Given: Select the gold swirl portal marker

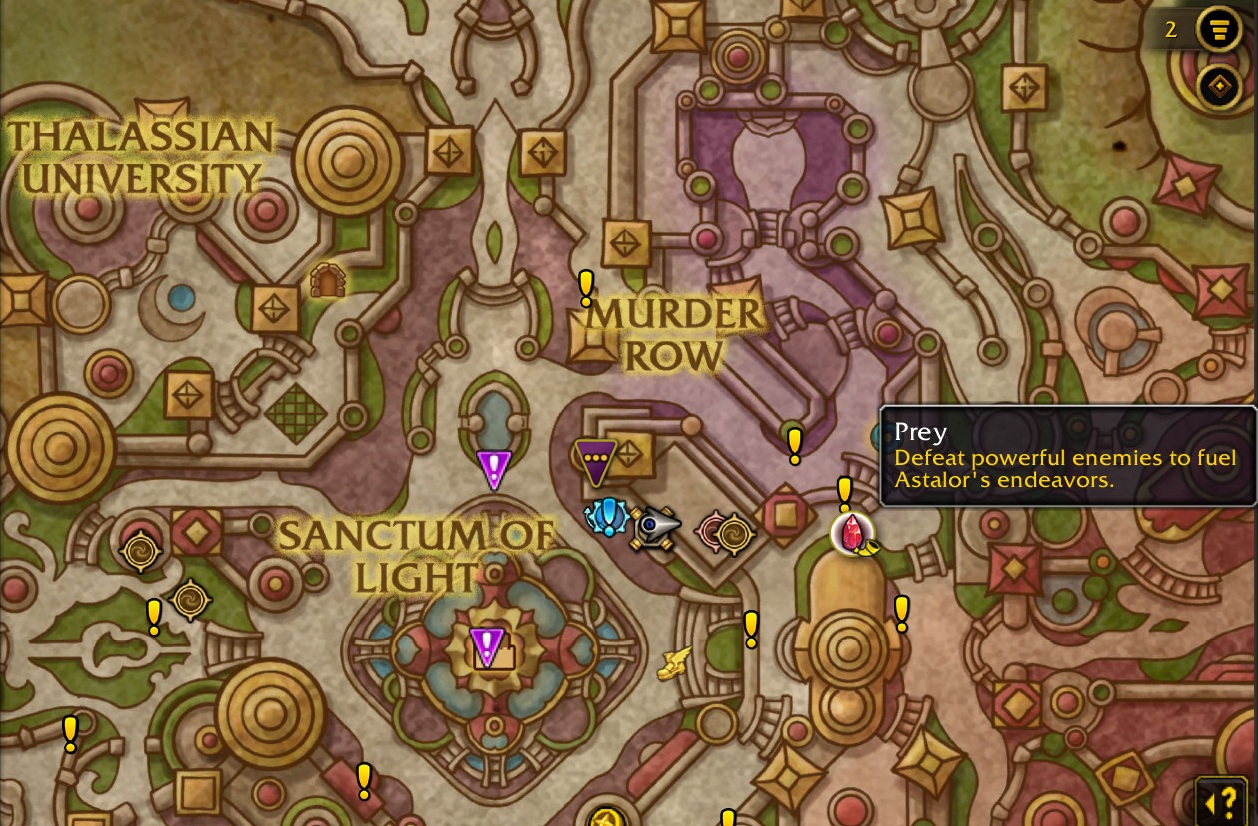Looking at the screenshot, I should point(734,534).
